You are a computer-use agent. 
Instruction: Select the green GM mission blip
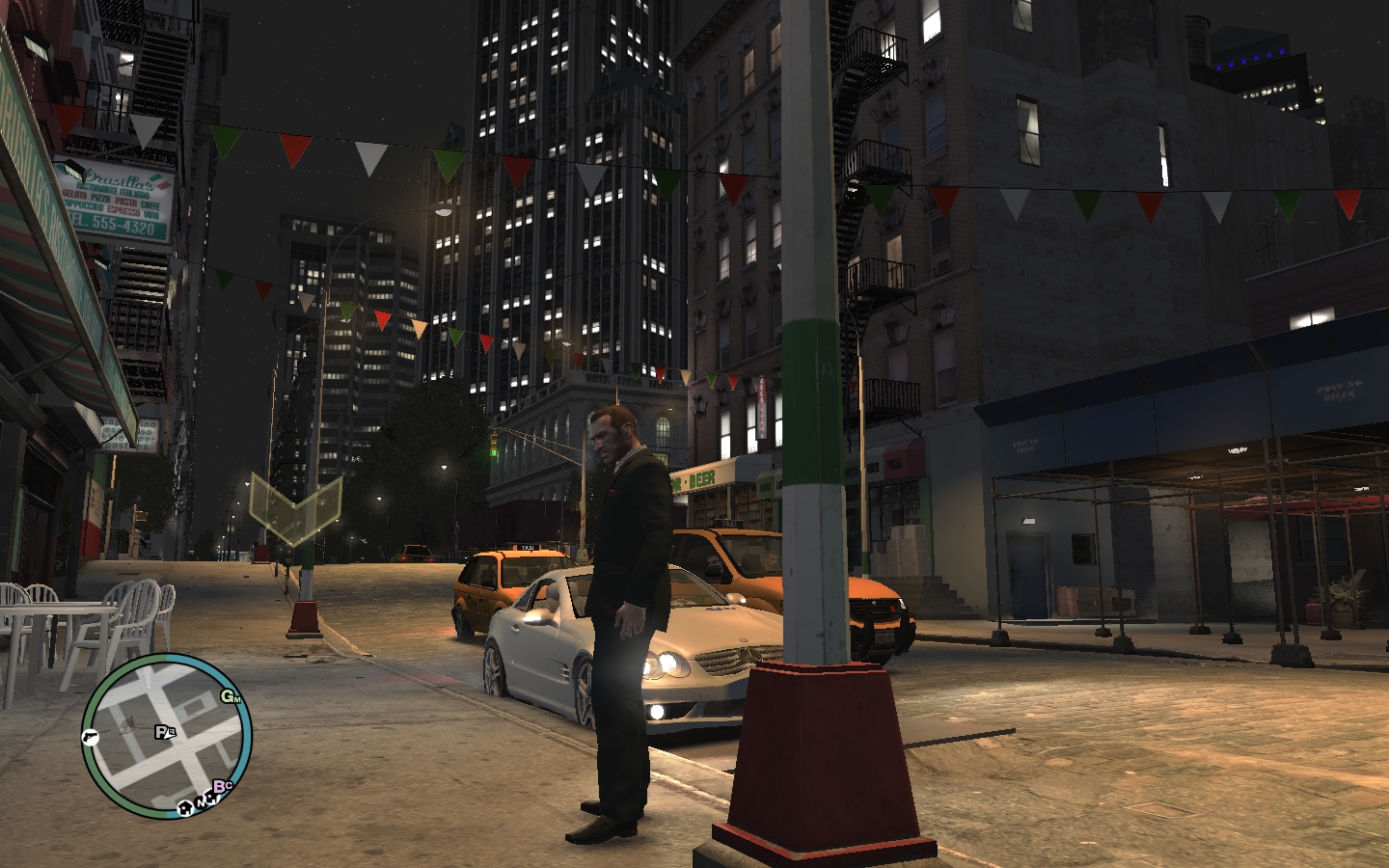click(231, 696)
